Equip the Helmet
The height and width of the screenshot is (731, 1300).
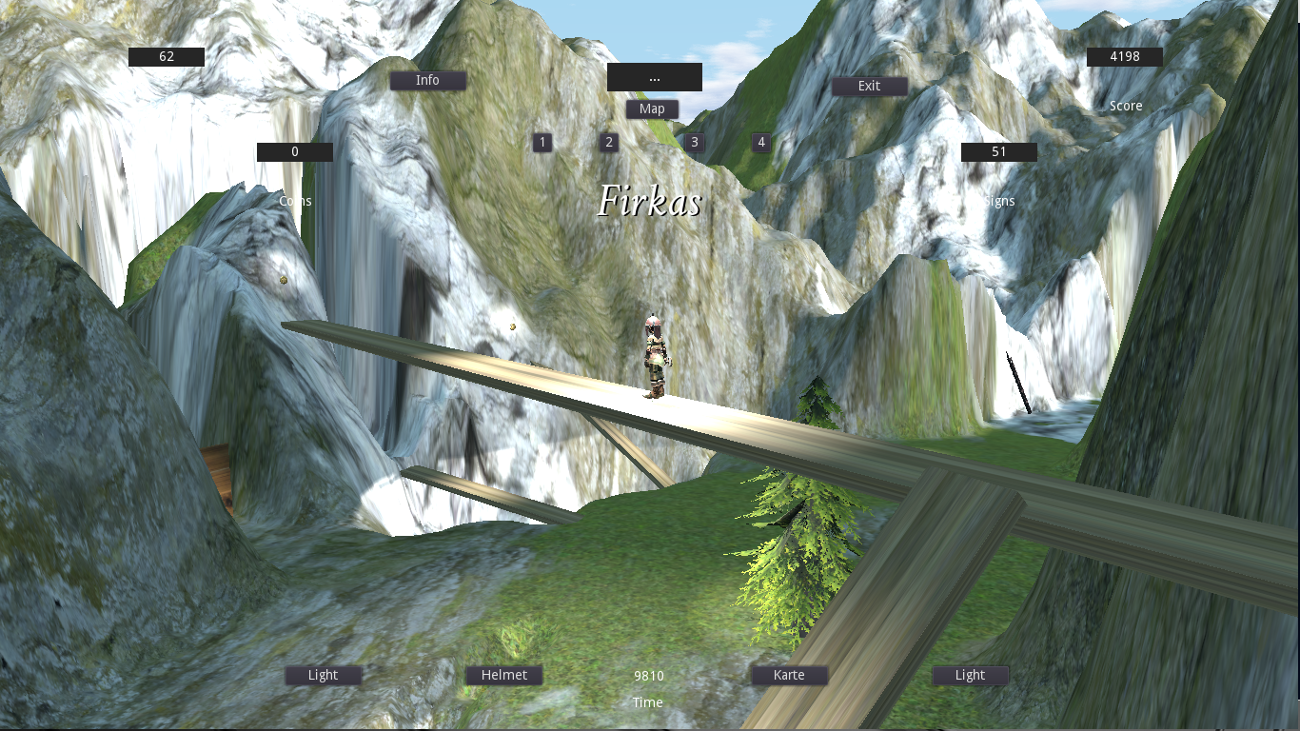504,674
